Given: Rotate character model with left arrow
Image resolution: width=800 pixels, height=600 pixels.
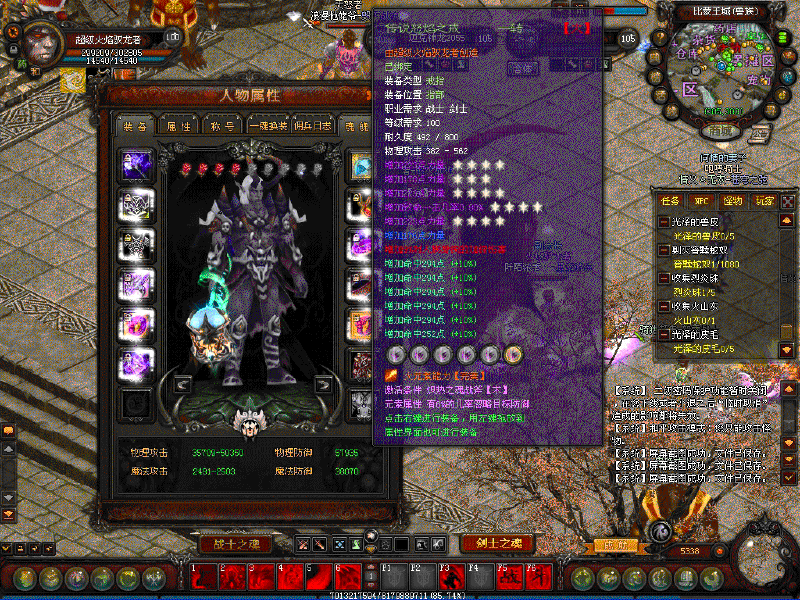Looking at the screenshot, I should pyautogui.click(x=183, y=384).
